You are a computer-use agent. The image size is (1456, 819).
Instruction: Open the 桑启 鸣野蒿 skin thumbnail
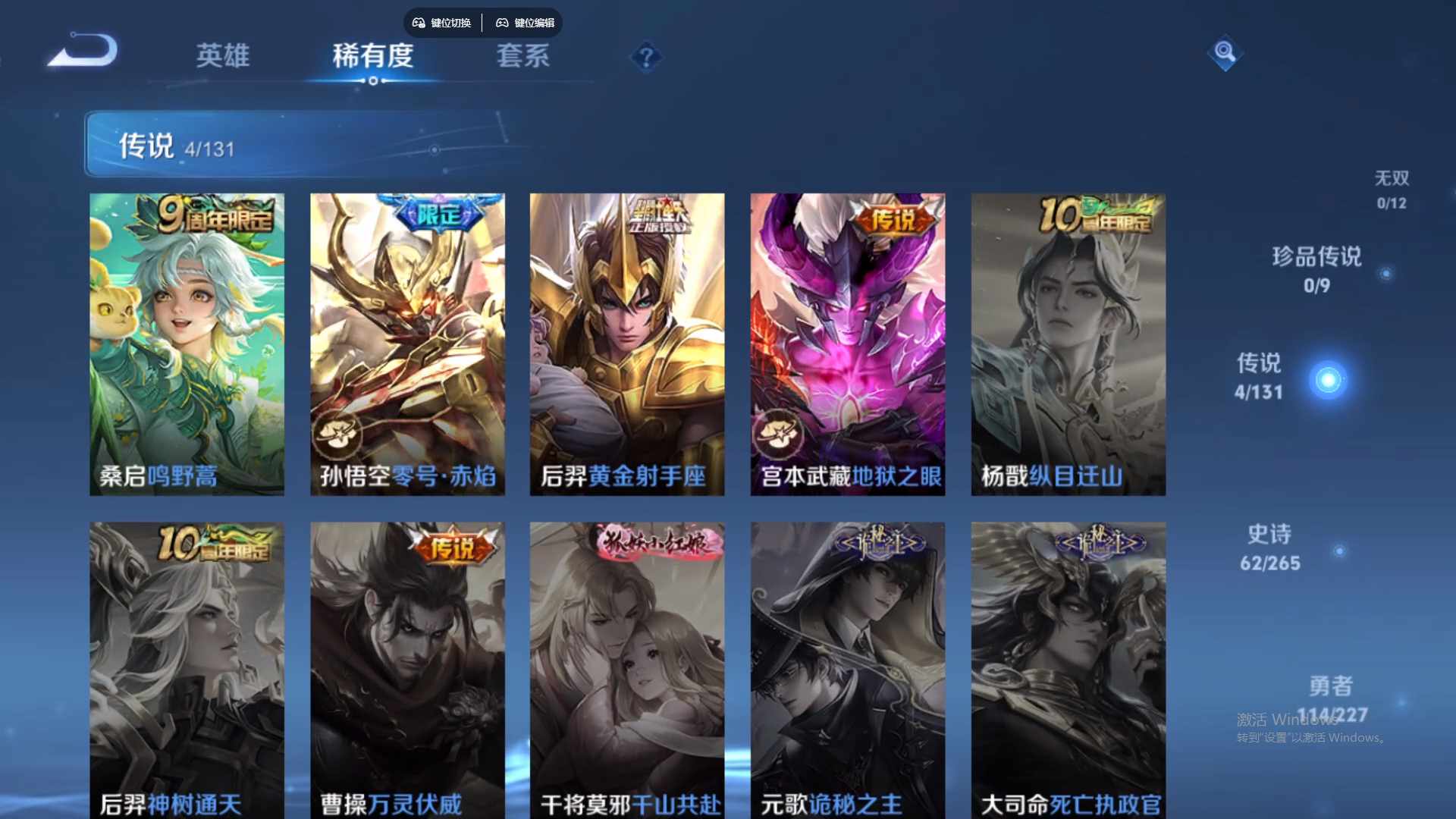pyautogui.click(x=187, y=341)
